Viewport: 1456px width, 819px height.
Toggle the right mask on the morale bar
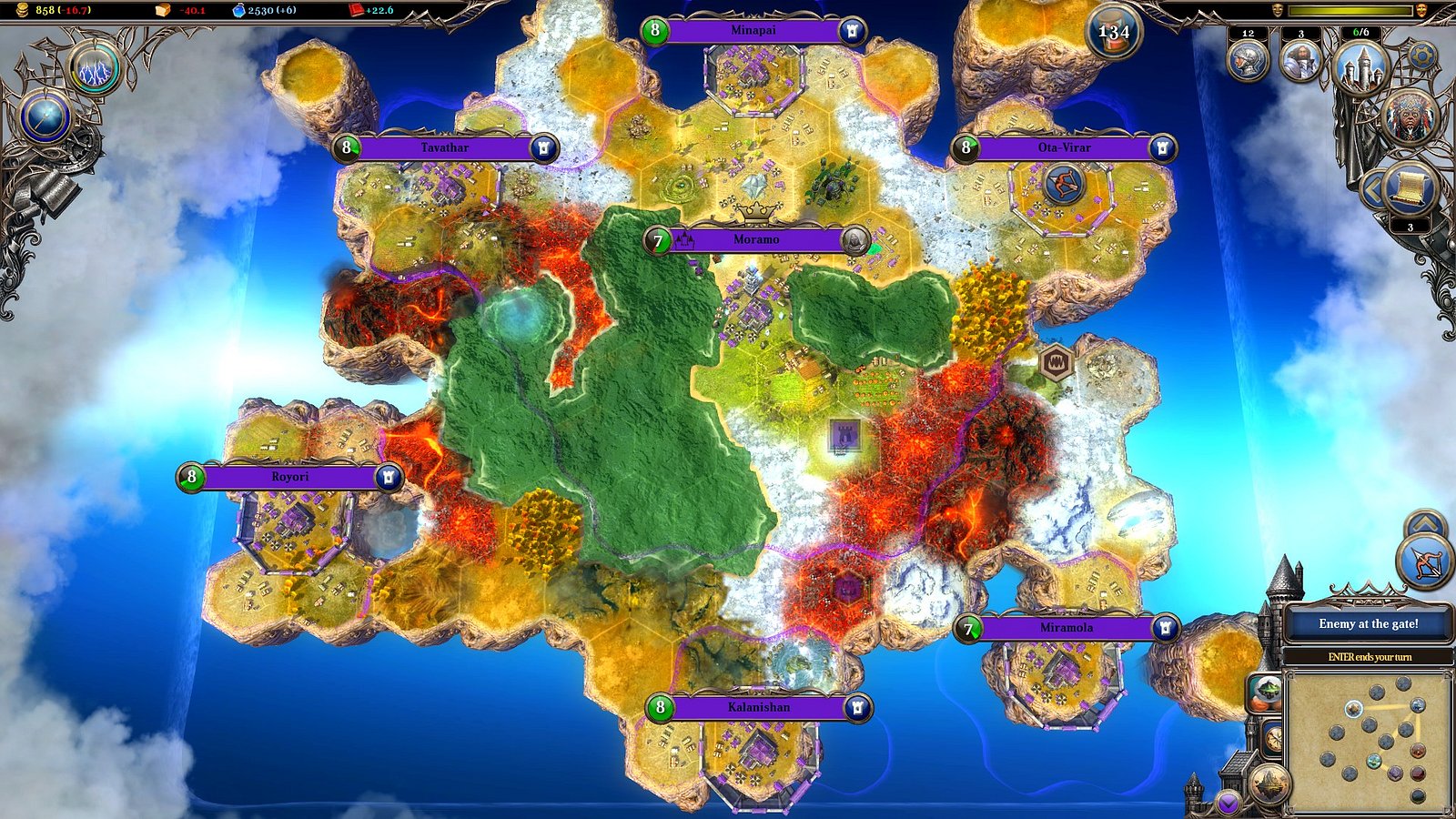[1421, 10]
